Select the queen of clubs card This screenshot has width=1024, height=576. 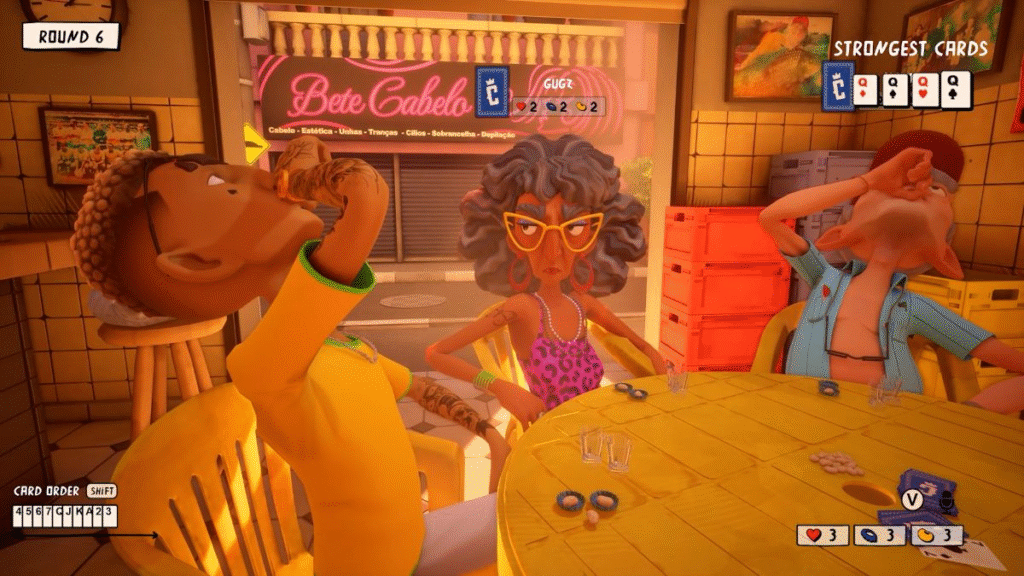pyautogui.click(x=955, y=90)
